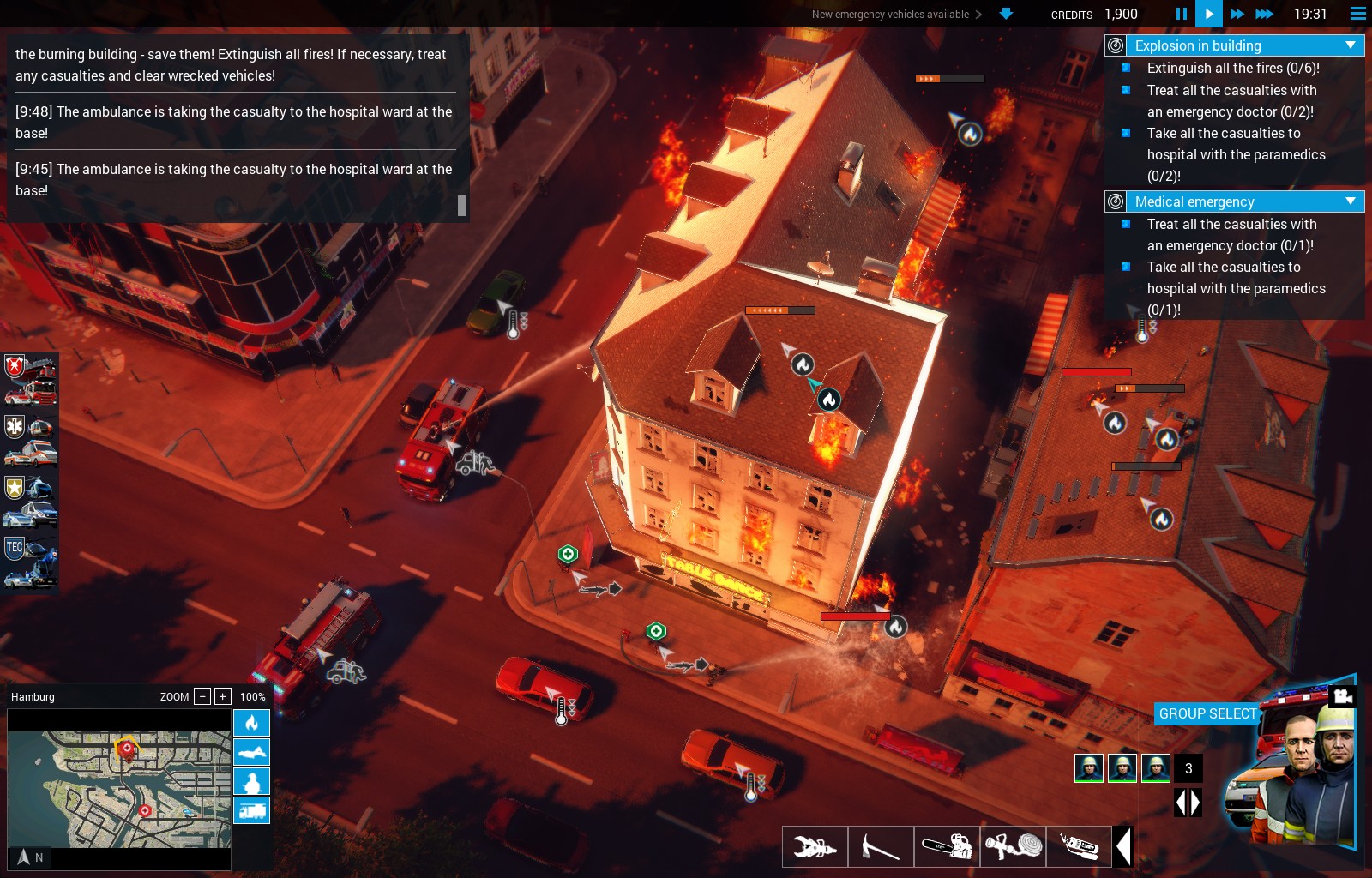Image resolution: width=1372 pixels, height=878 pixels.
Task: Open the police vehicle category
Action: 31,502
